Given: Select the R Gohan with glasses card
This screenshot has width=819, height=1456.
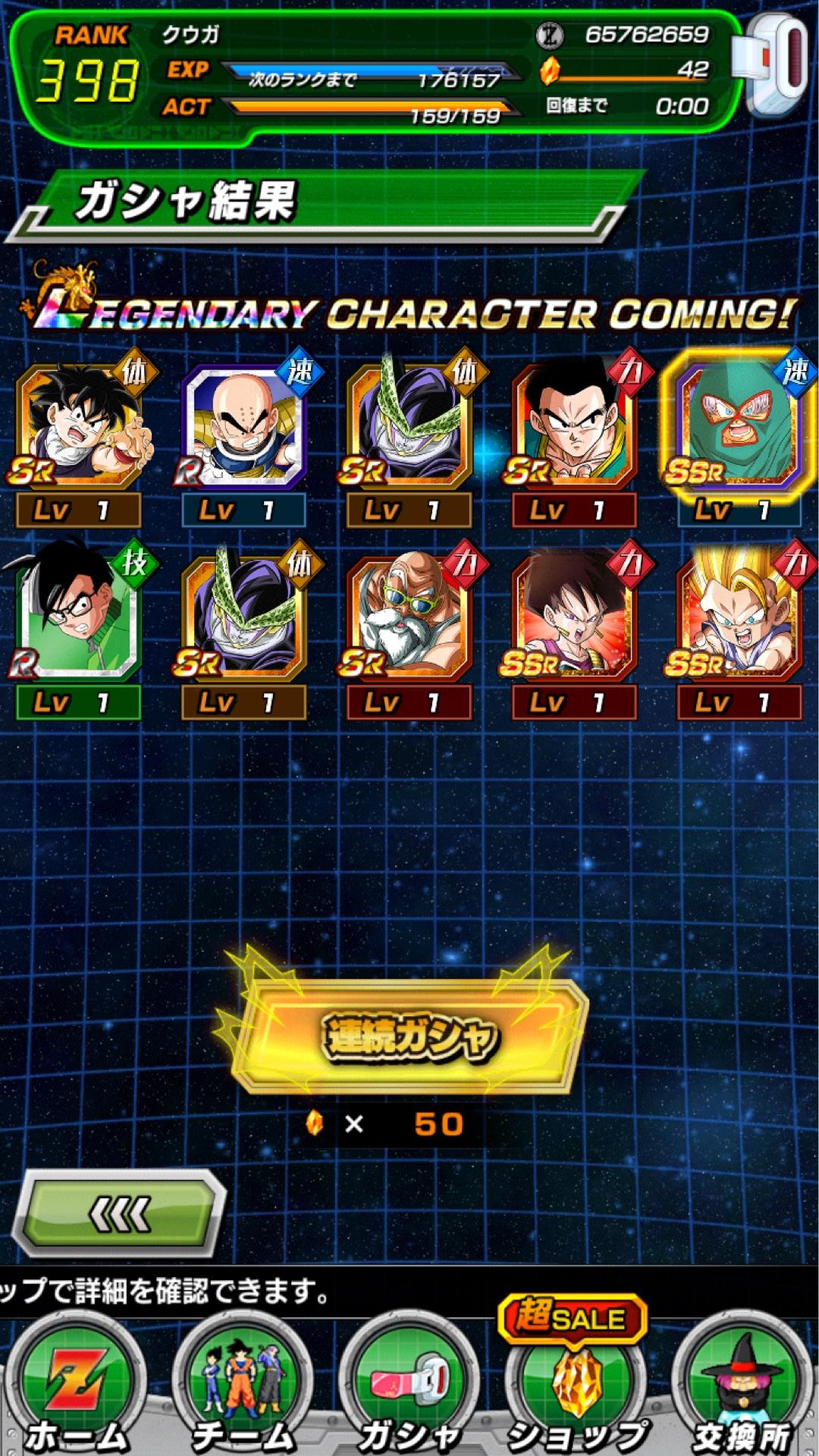Looking at the screenshot, I should pos(78,618).
